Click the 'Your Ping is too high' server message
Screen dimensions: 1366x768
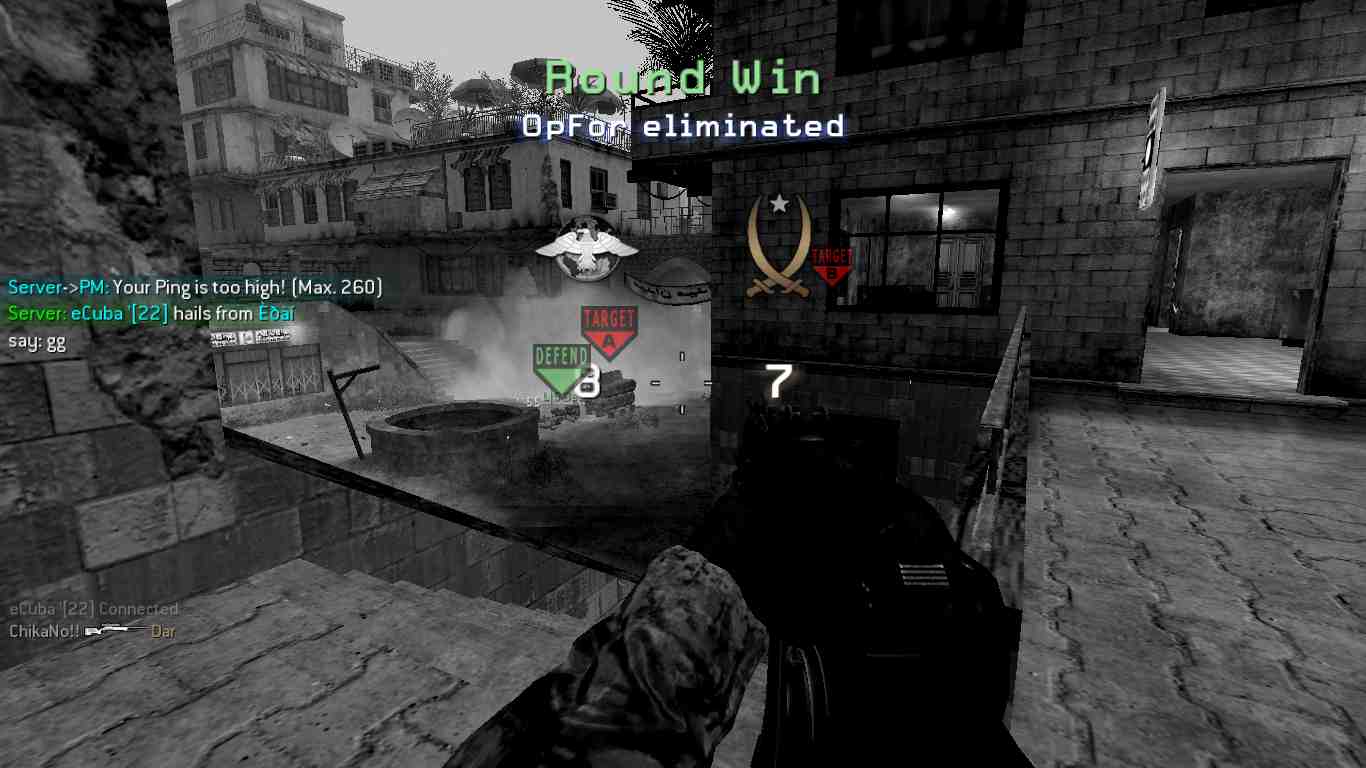pyautogui.click(x=195, y=288)
